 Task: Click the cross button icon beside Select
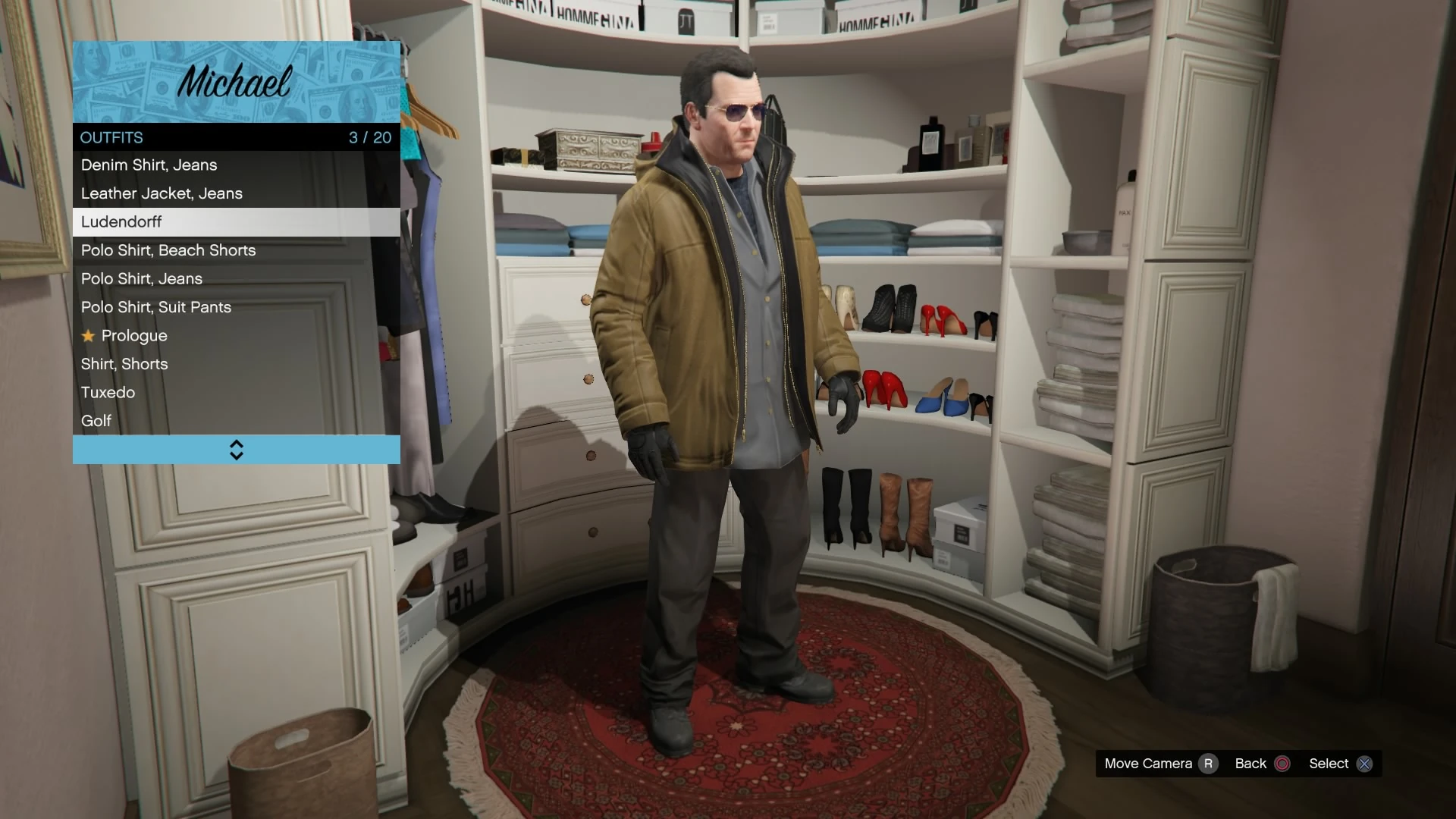[x=1365, y=764]
